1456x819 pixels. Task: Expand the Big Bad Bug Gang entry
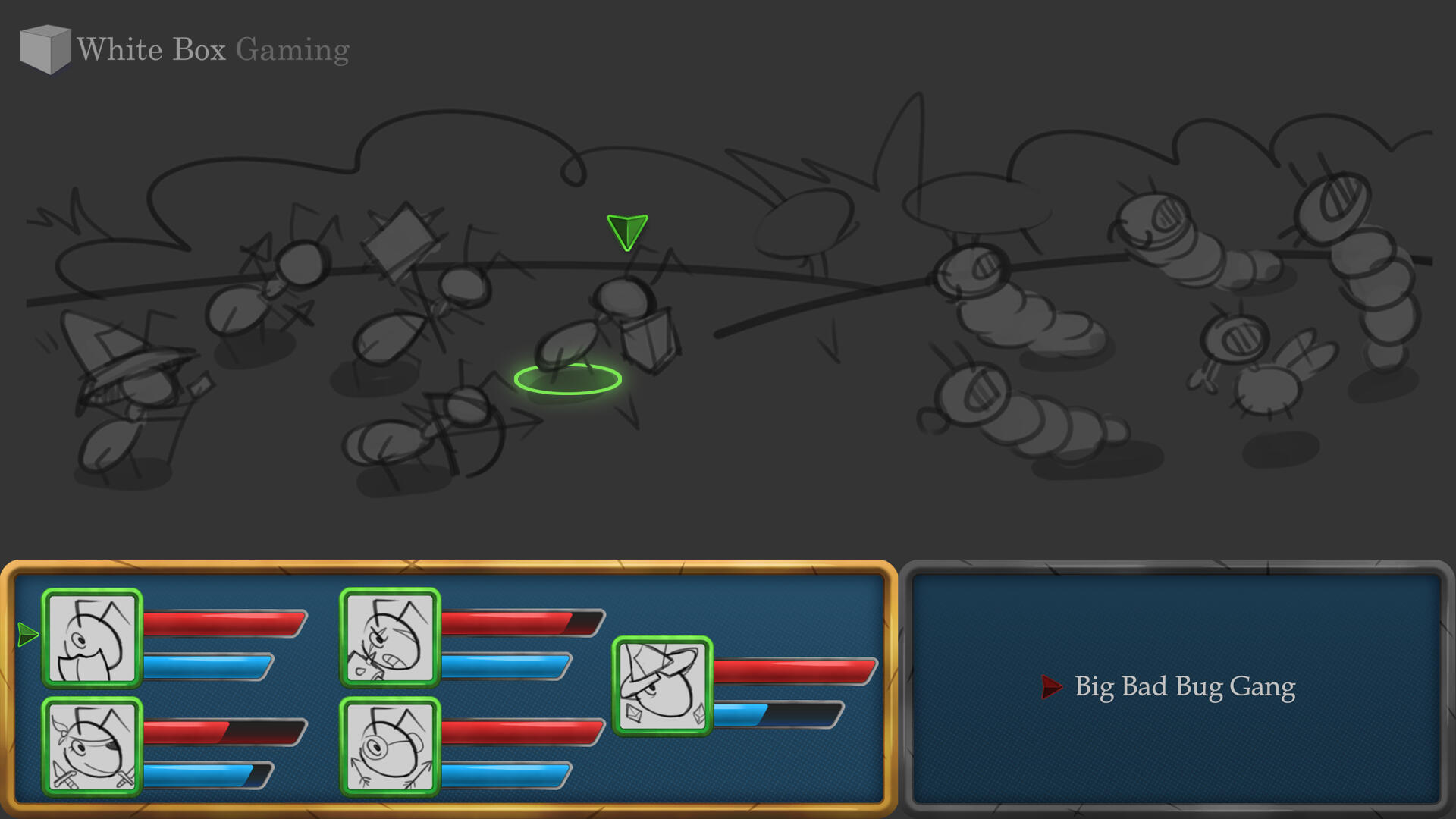tap(1185, 686)
